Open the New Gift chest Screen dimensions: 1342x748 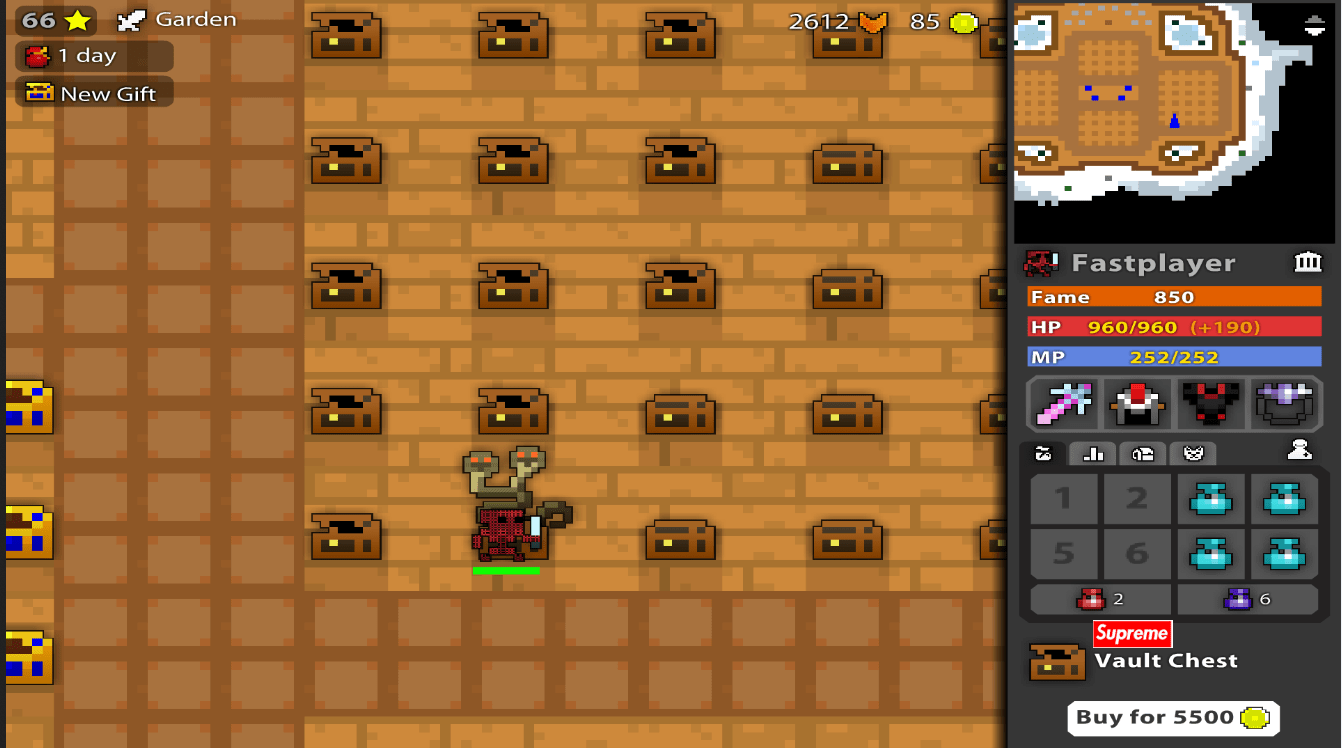pyautogui.click(x=94, y=92)
